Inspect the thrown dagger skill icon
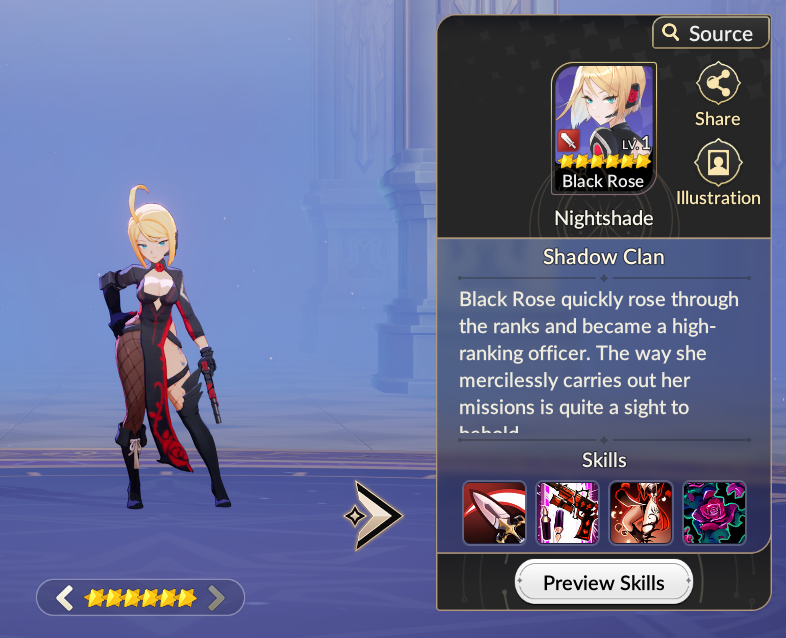Image resolution: width=786 pixels, height=638 pixels. 494,513
